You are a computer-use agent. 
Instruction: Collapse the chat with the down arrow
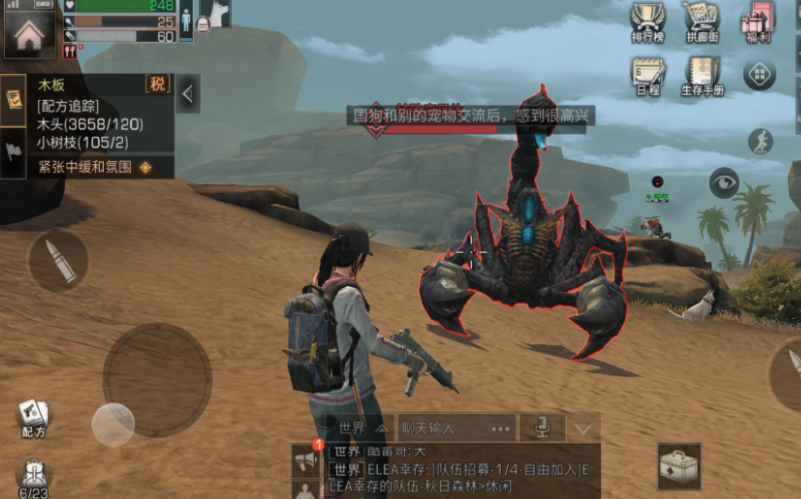pos(583,428)
